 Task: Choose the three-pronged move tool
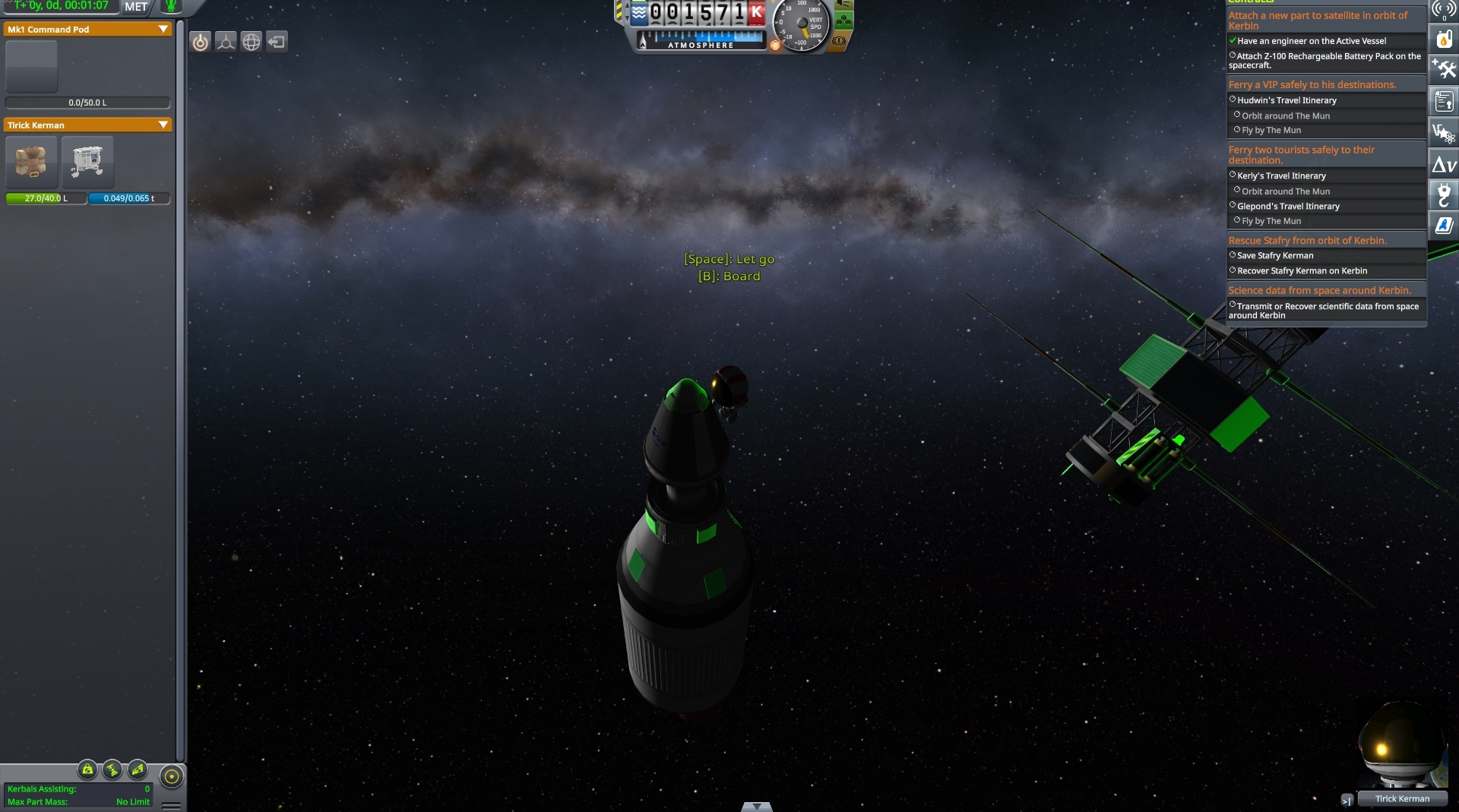226,43
